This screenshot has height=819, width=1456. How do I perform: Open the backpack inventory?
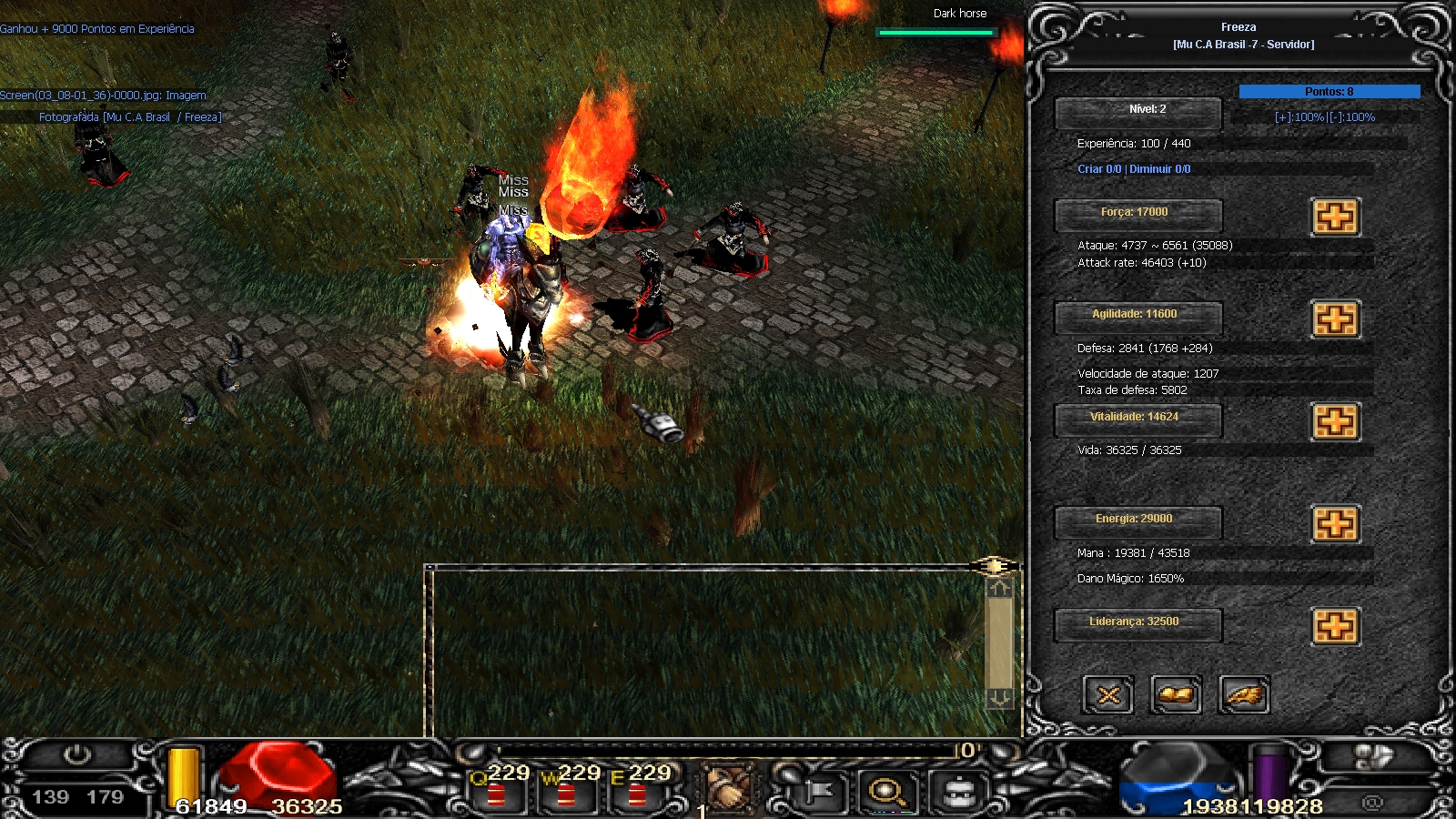pos(958,792)
